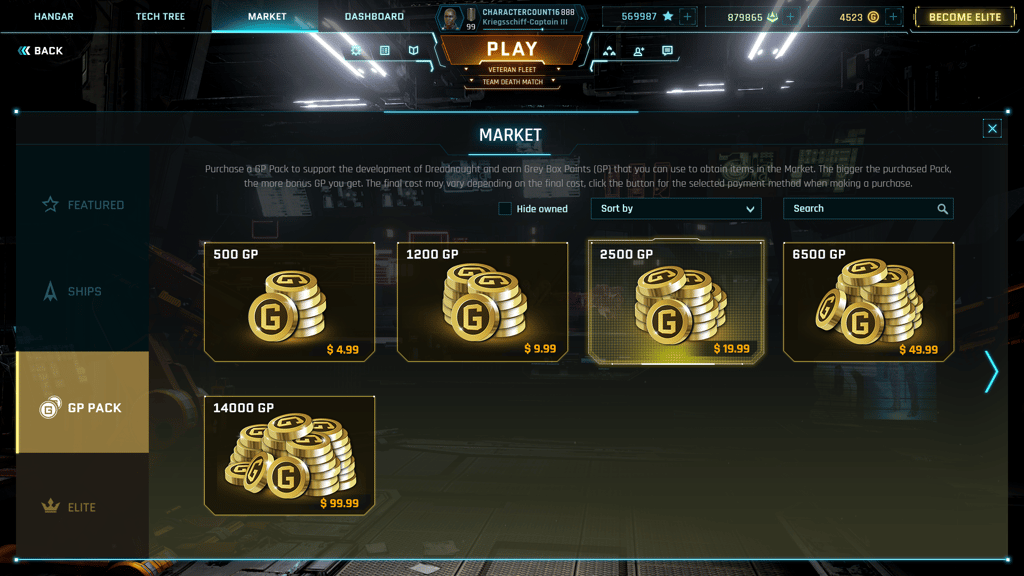Viewport: 1024px width, 576px height.
Task: Click the Become Elite button
Action: (964, 17)
